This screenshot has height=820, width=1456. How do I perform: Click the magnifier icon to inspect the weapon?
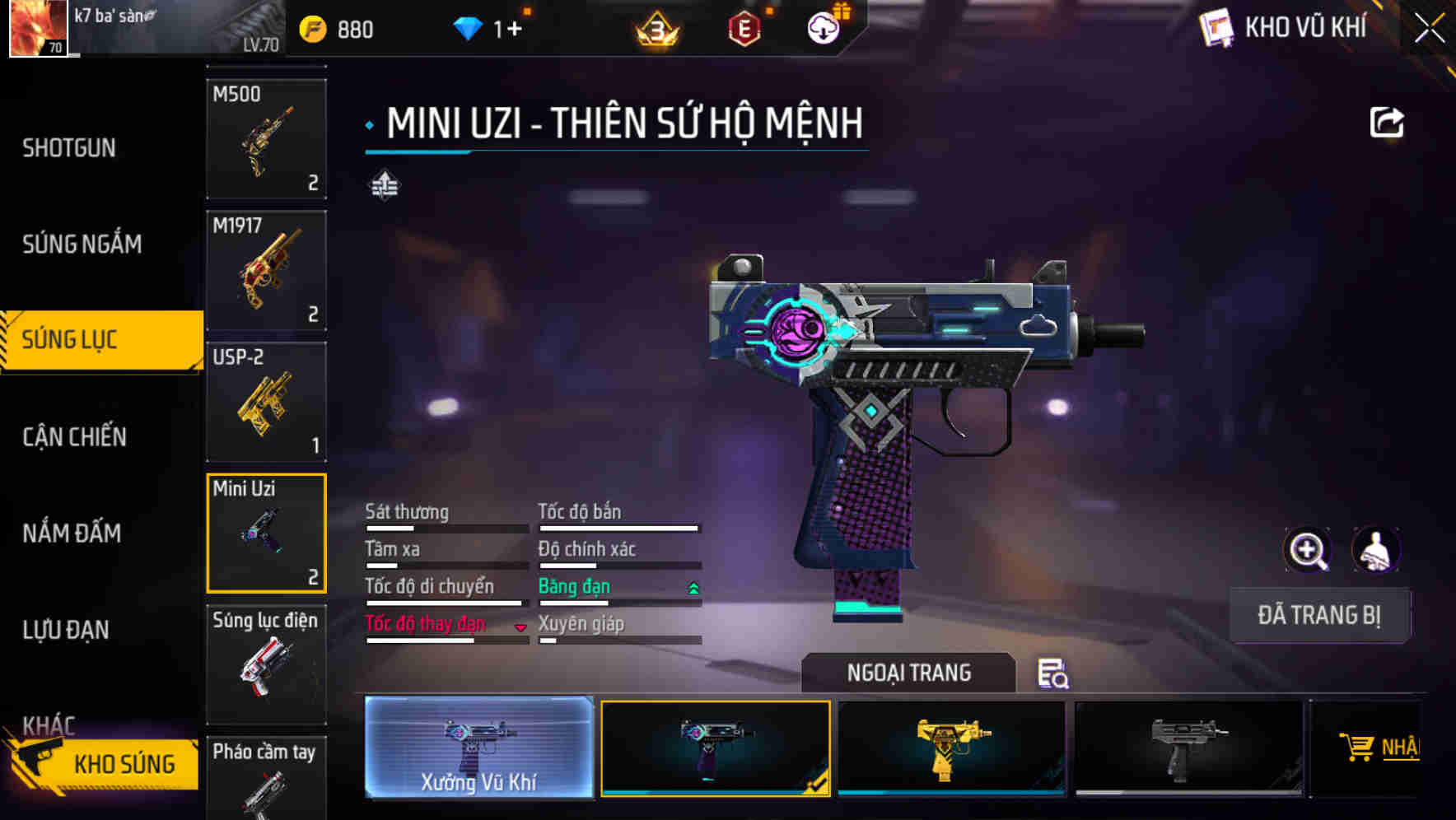1309,550
